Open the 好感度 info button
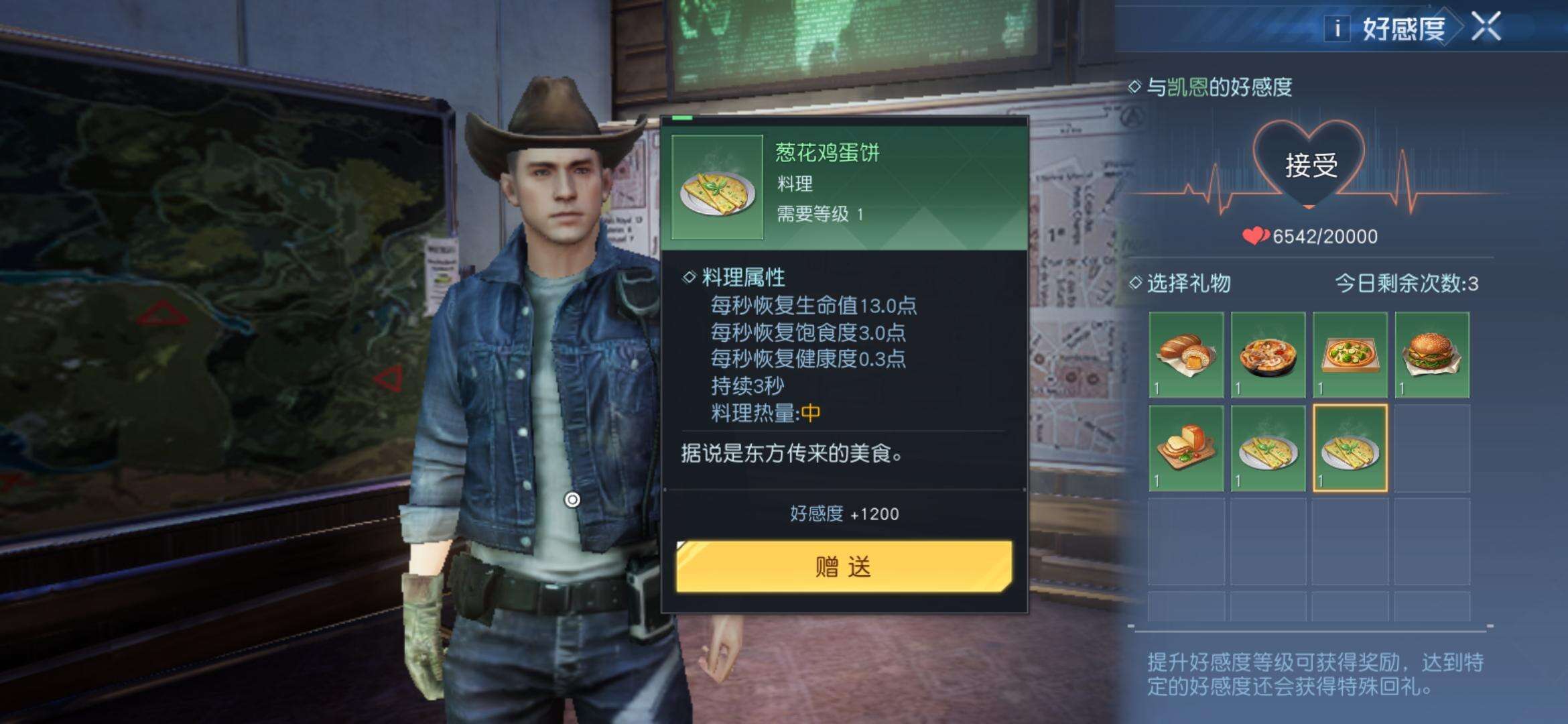The width and height of the screenshot is (1568, 724). click(x=1337, y=28)
